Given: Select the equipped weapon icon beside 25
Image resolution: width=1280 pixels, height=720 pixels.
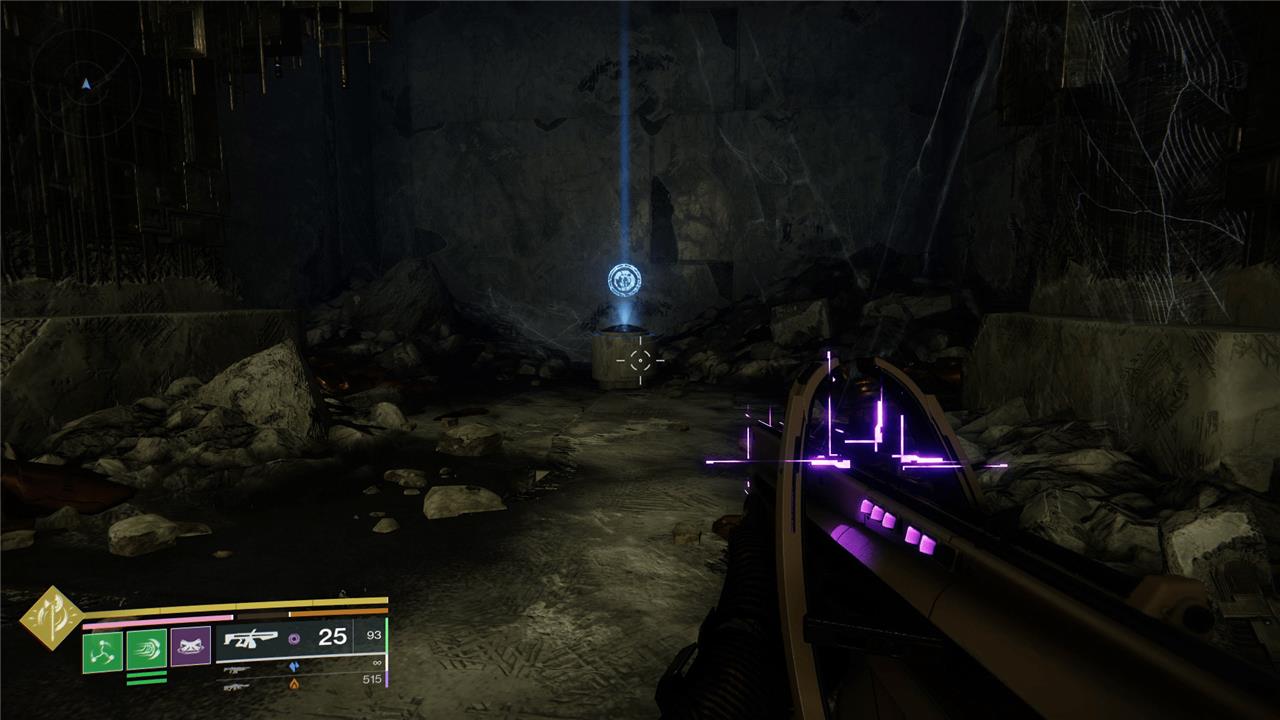Looking at the screenshot, I should pyautogui.click(x=249, y=638).
